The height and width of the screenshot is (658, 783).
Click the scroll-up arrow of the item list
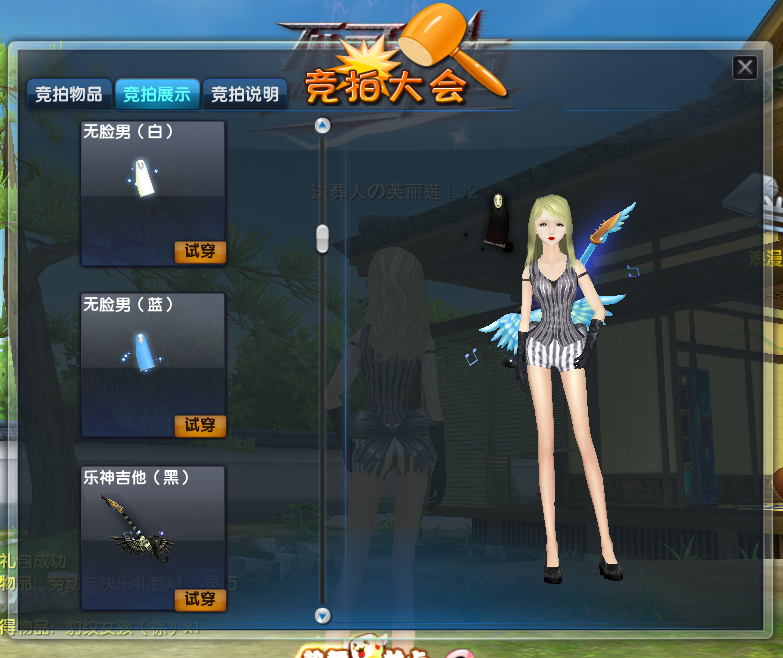322,125
